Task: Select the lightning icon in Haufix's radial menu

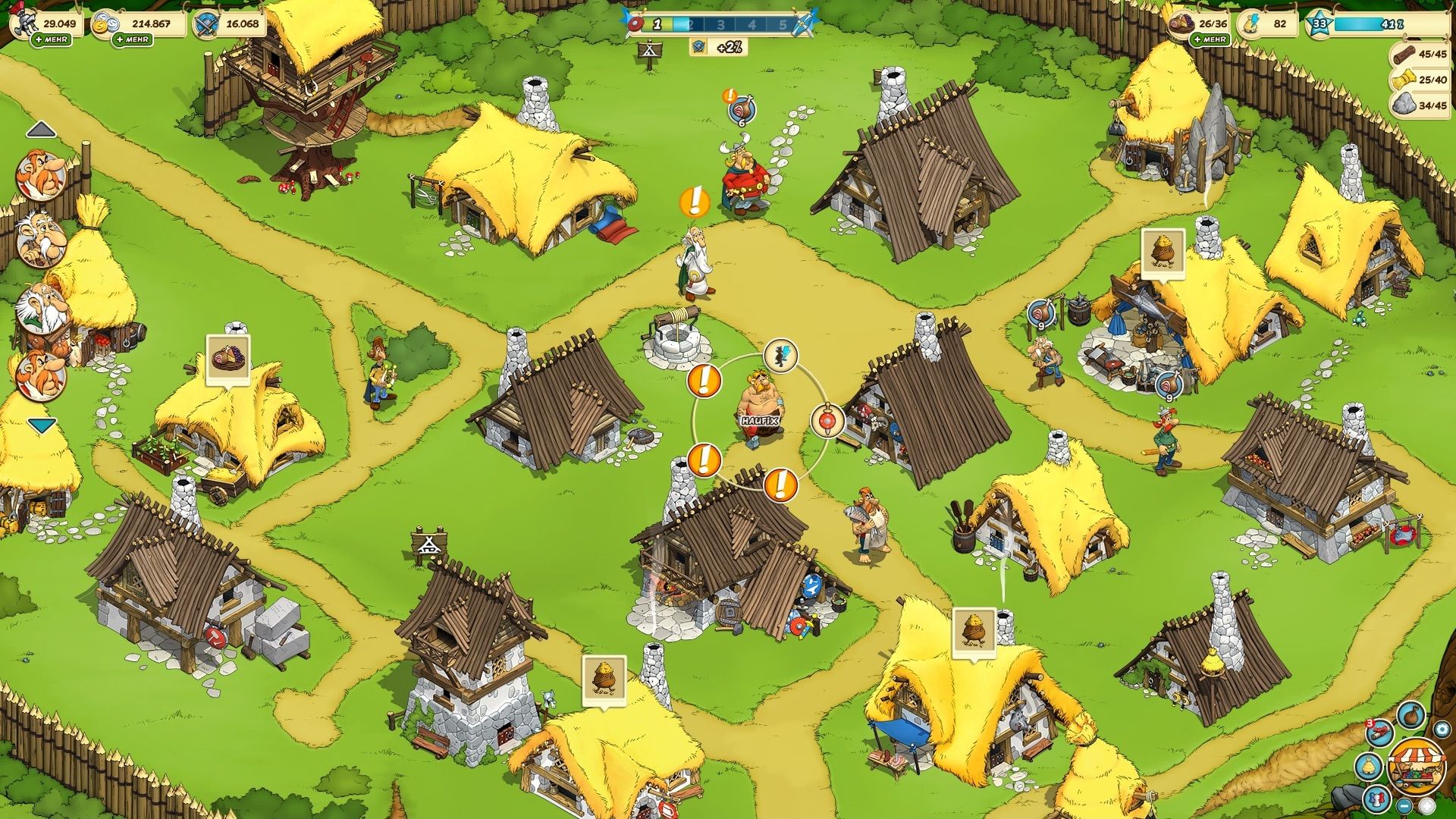Action: click(x=782, y=355)
